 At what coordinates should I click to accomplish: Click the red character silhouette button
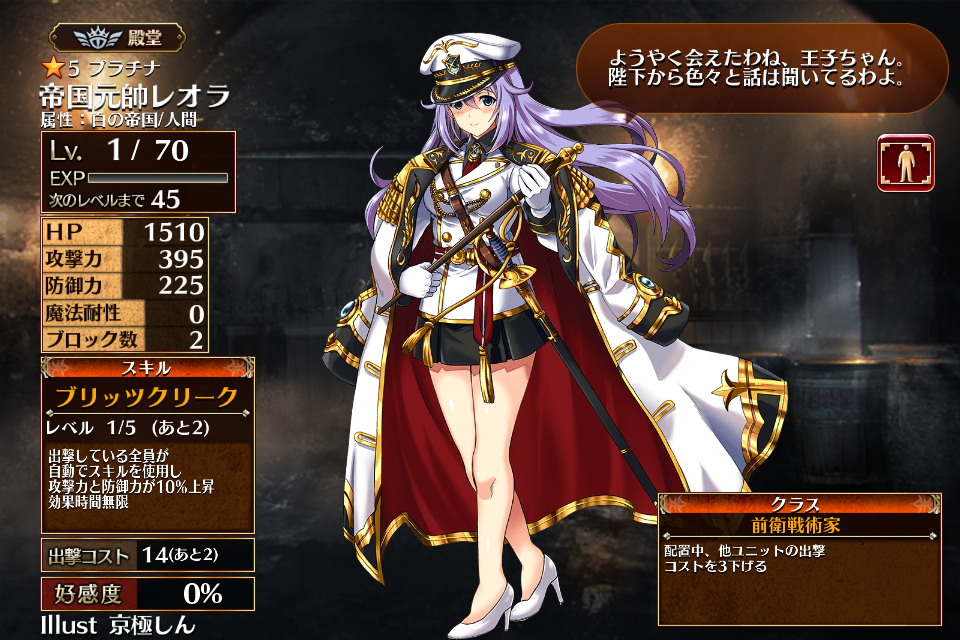[905, 163]
